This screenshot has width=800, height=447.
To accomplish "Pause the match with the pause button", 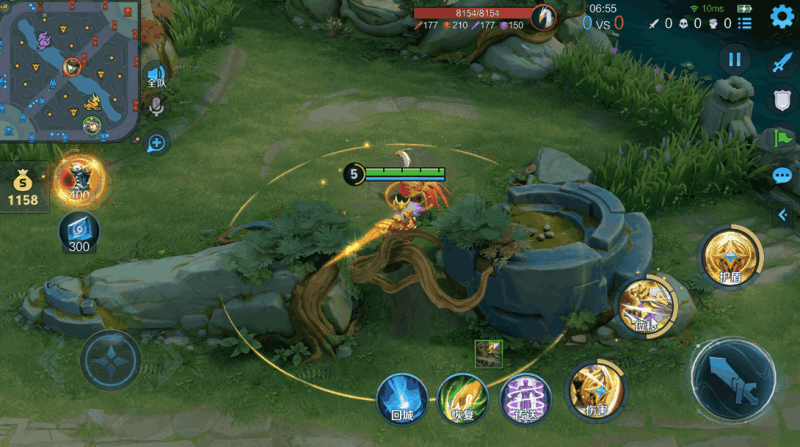I will 735,59.
